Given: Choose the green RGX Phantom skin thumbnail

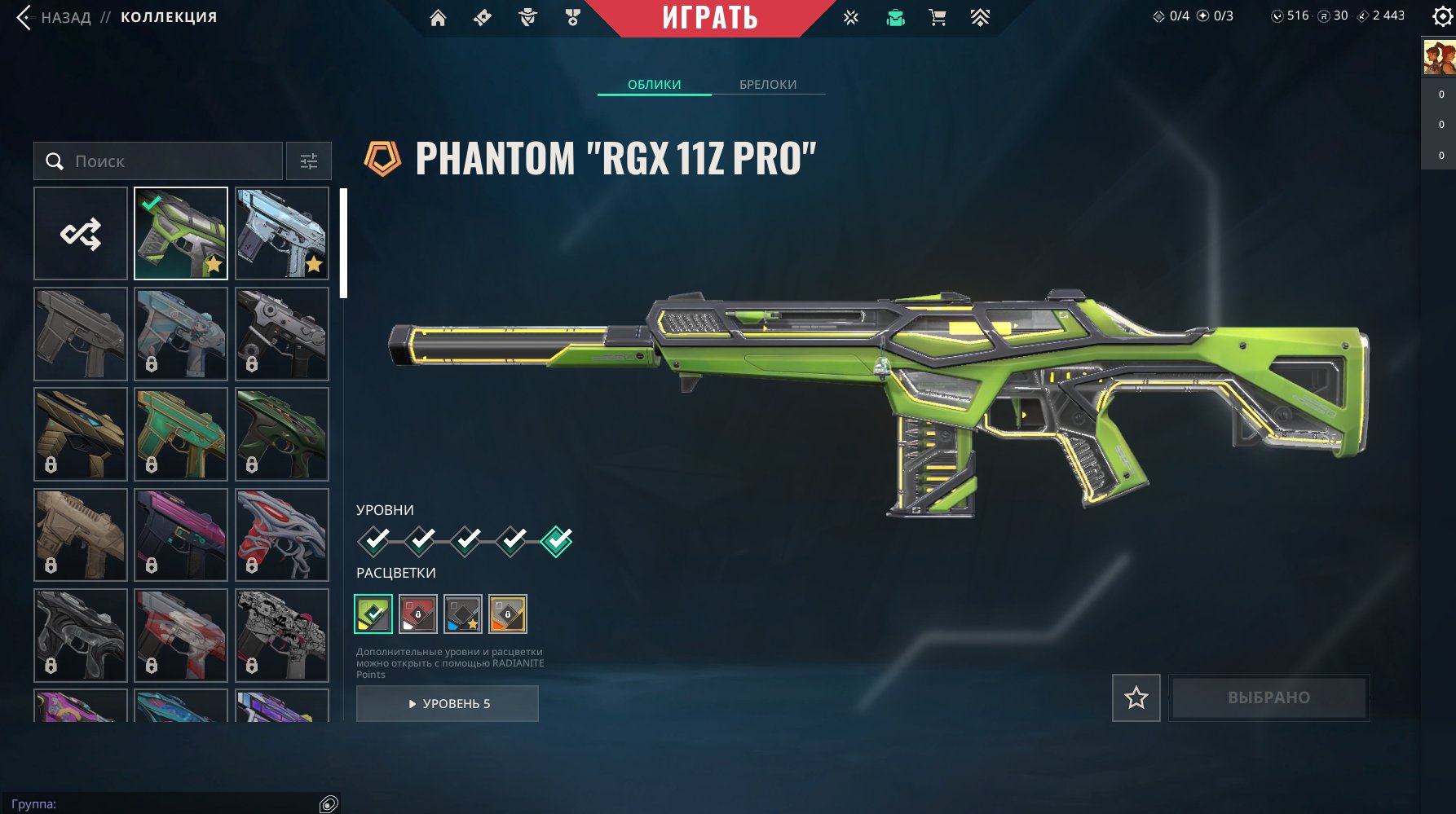Looking at the screenshot, I should pos(181,234).
